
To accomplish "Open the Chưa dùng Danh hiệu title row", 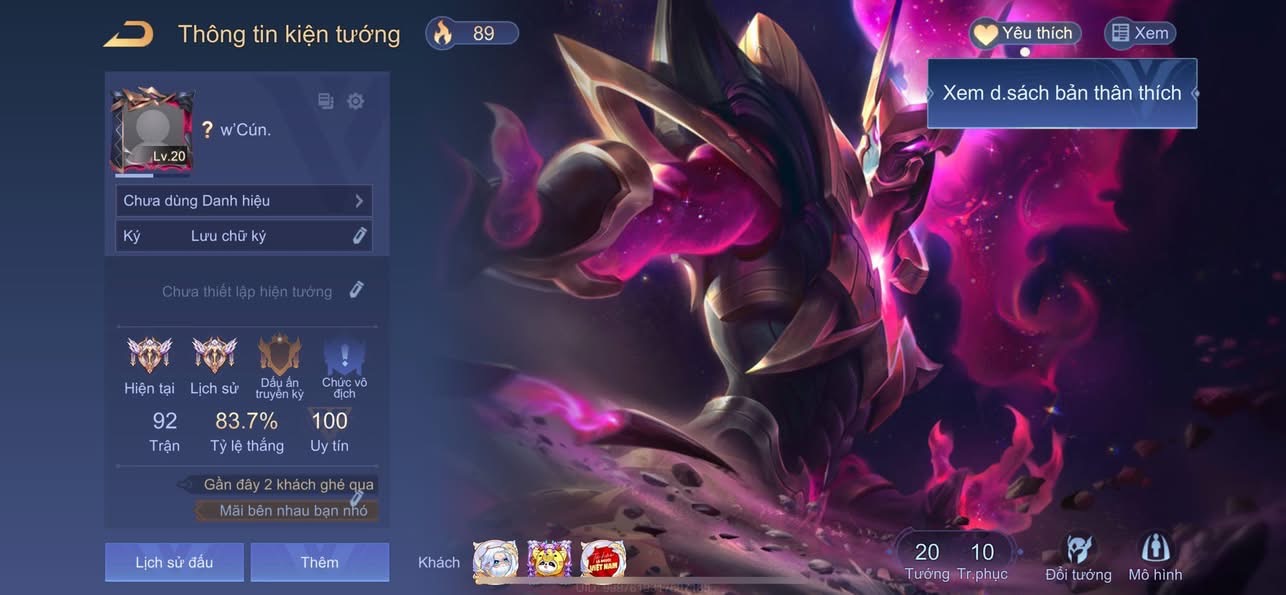I will [244, 201].
